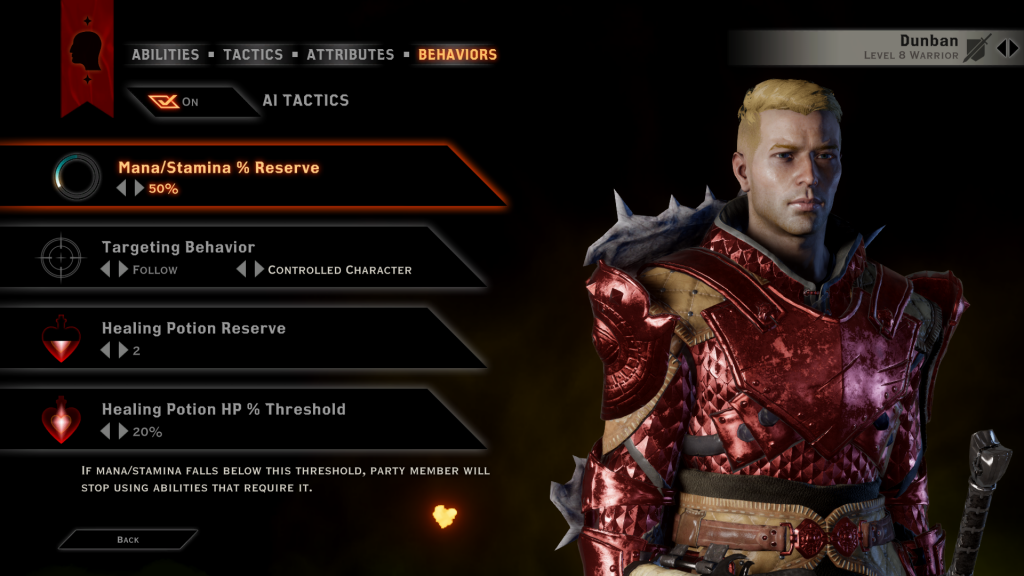Decrease Mana/Stamina reserve with left arrow

[x=122, y=188]
